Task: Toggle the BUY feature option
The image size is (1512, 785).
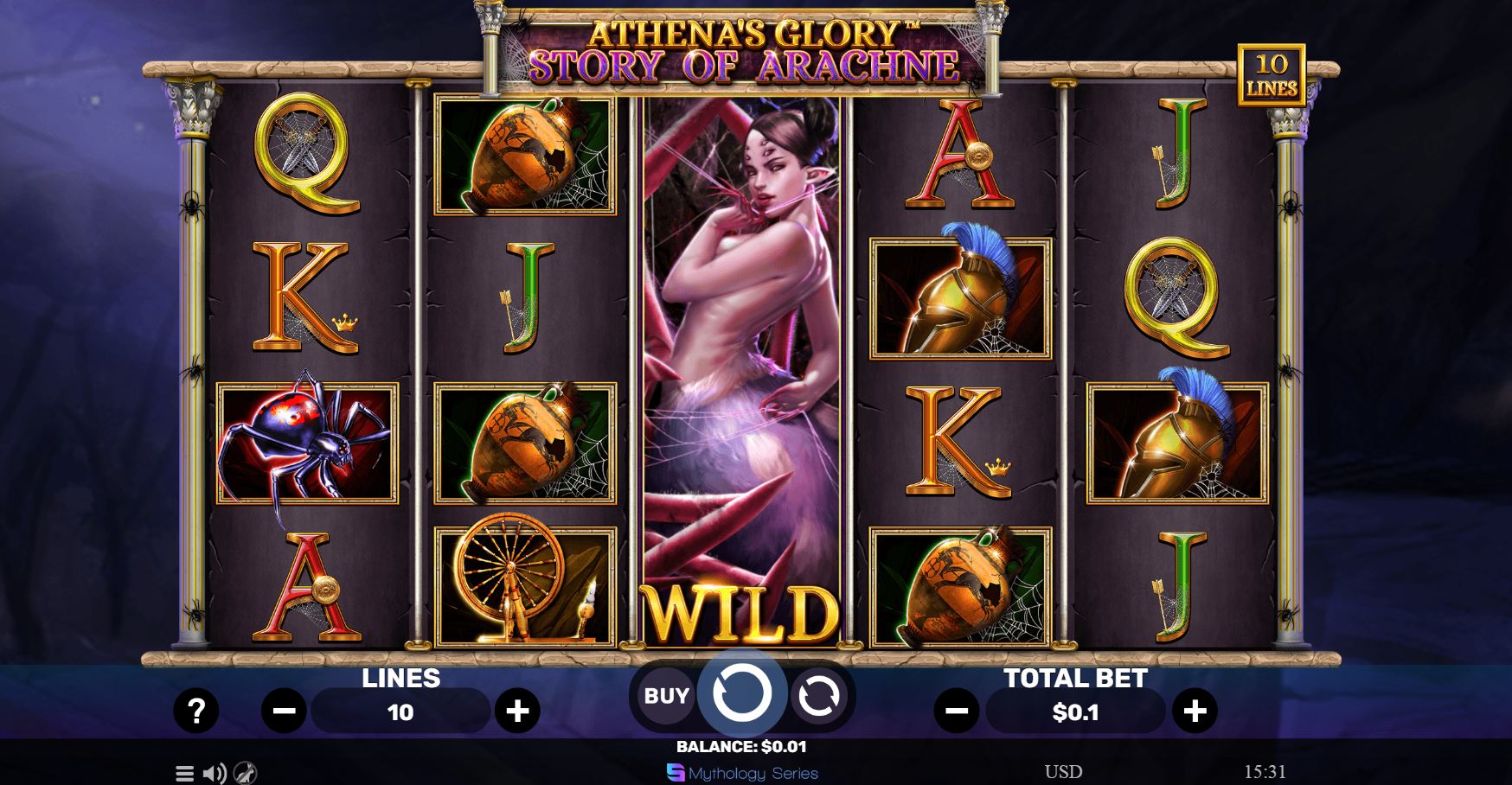Action: tap(666, 695)
